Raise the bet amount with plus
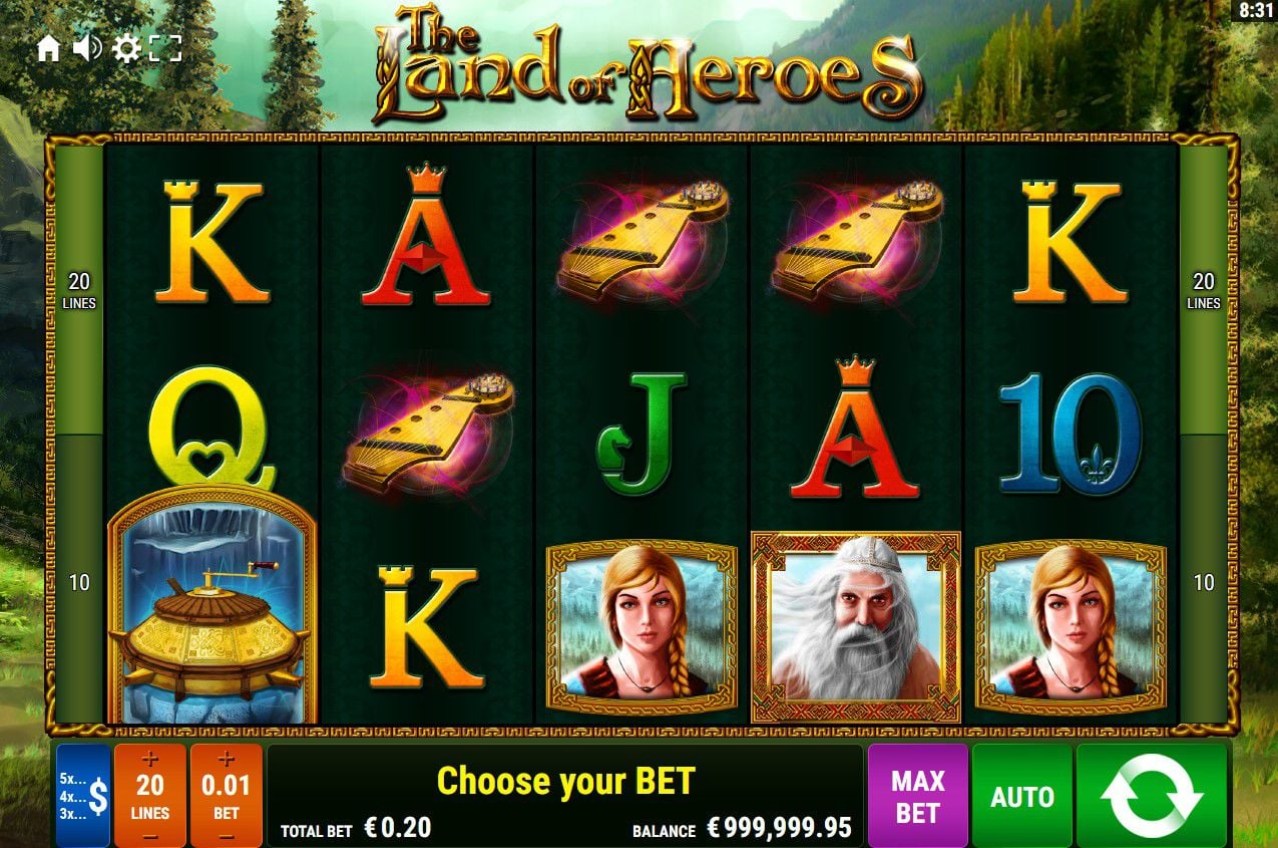The image size is (1278, 848). 226,759
